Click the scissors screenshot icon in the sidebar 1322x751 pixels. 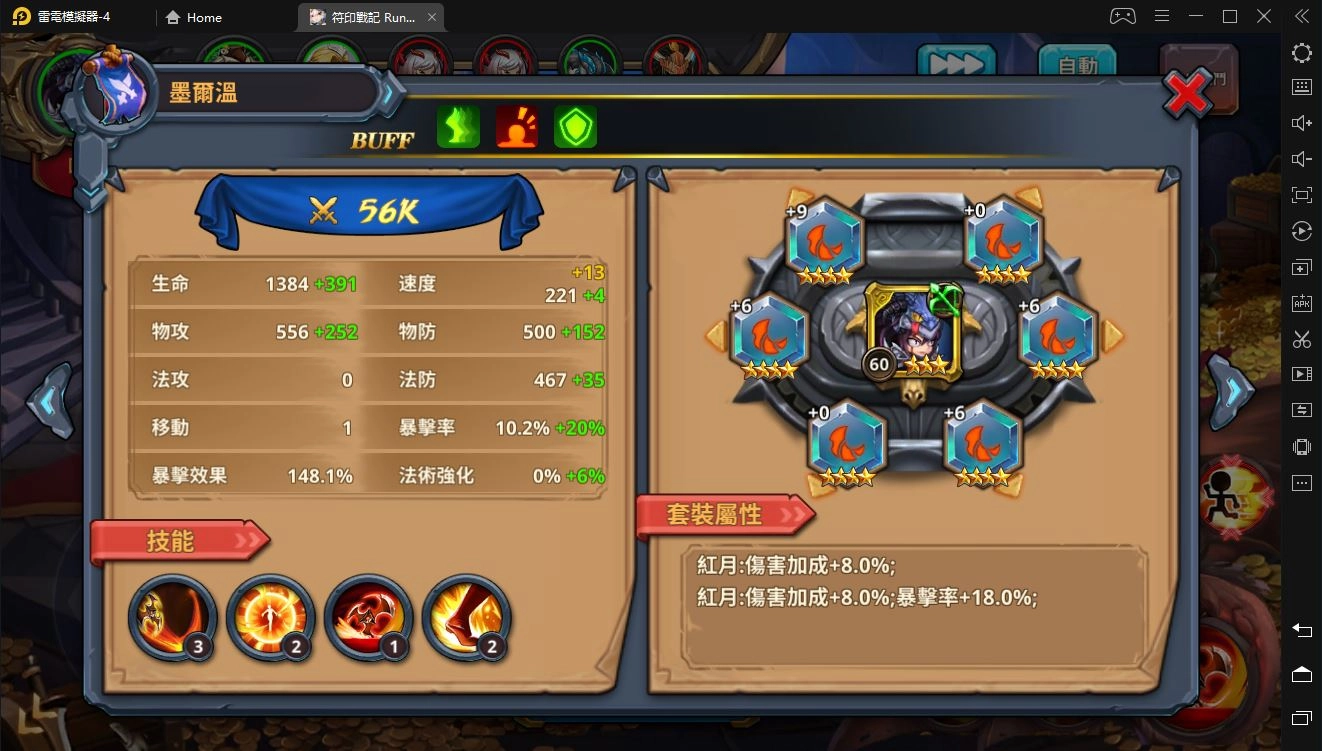1301,339
